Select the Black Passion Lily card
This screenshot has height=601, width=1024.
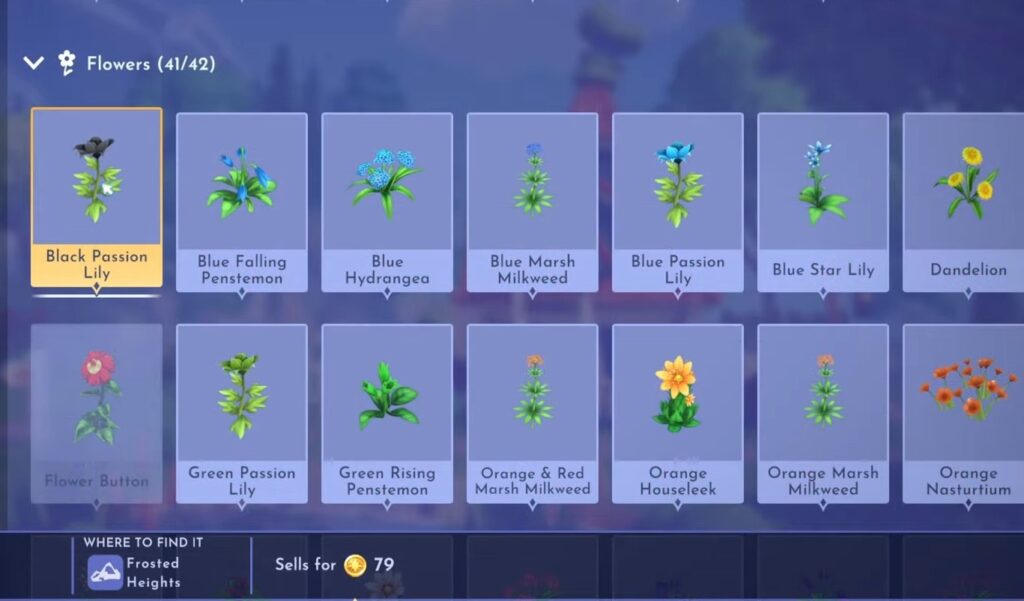96,197
